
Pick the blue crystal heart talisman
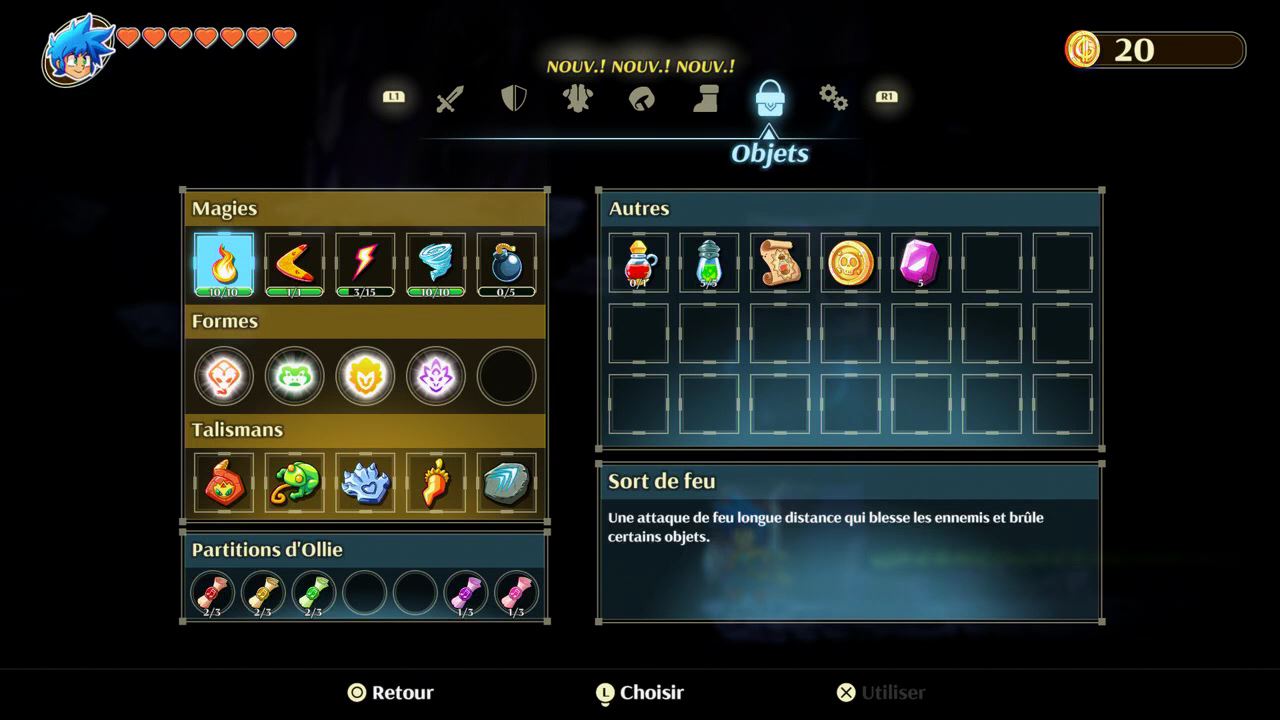click(365, 483)
